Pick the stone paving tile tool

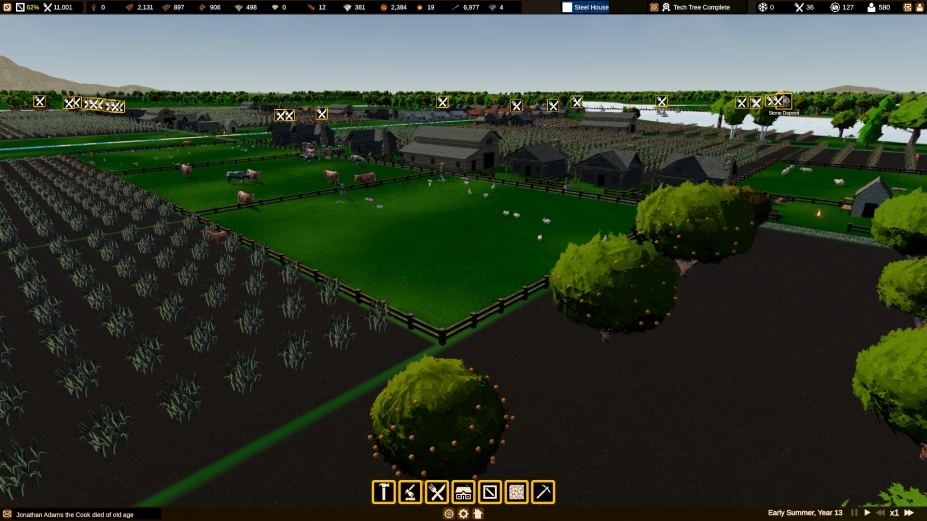[x=516, y=492]
